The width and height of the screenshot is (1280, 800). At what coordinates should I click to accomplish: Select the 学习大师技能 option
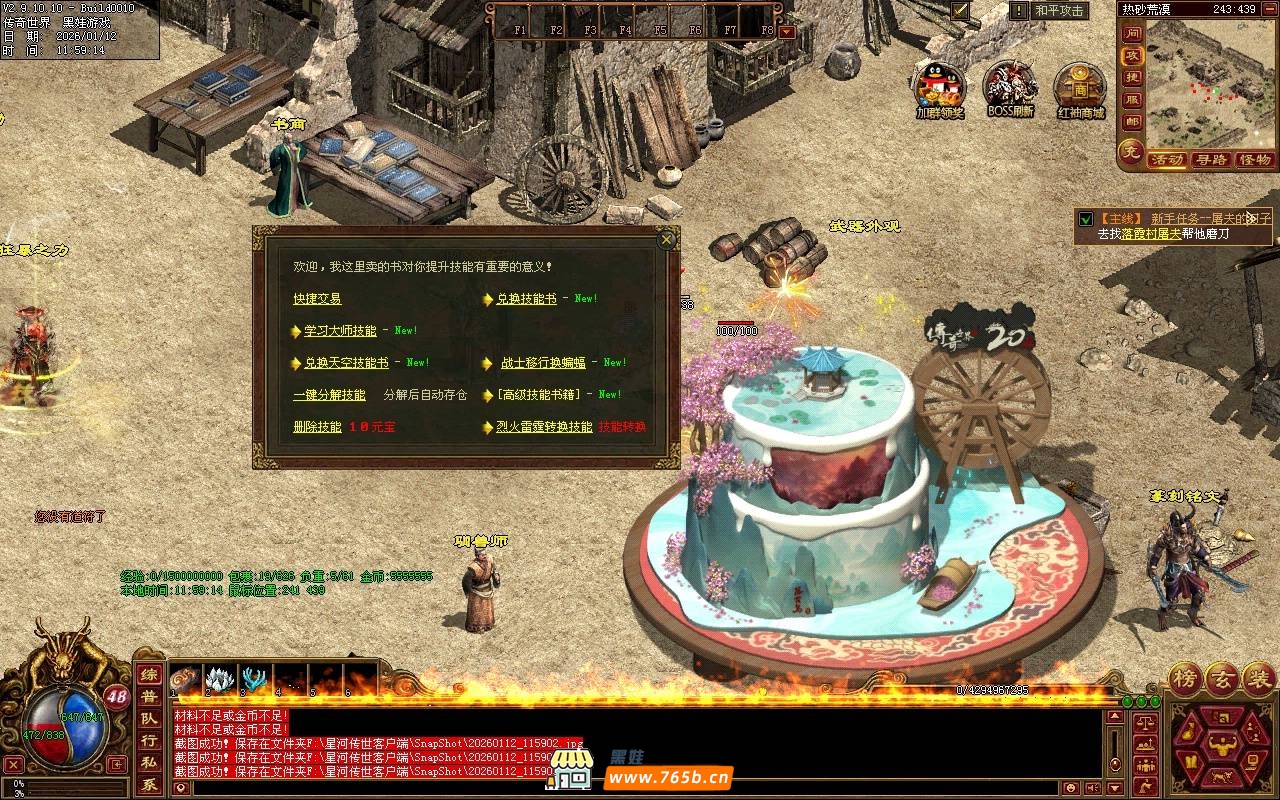pyautogui.click(x=340, y=331)
